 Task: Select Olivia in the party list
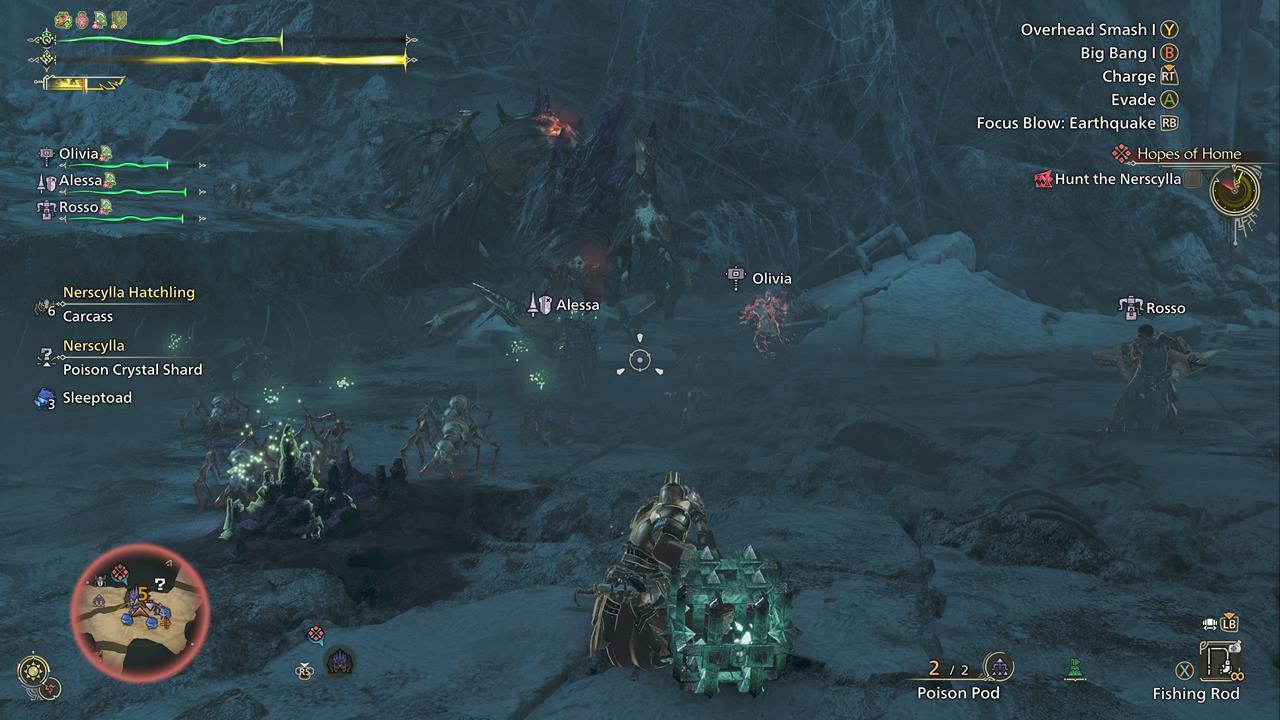pyautogui.click(x=78, y=154)
